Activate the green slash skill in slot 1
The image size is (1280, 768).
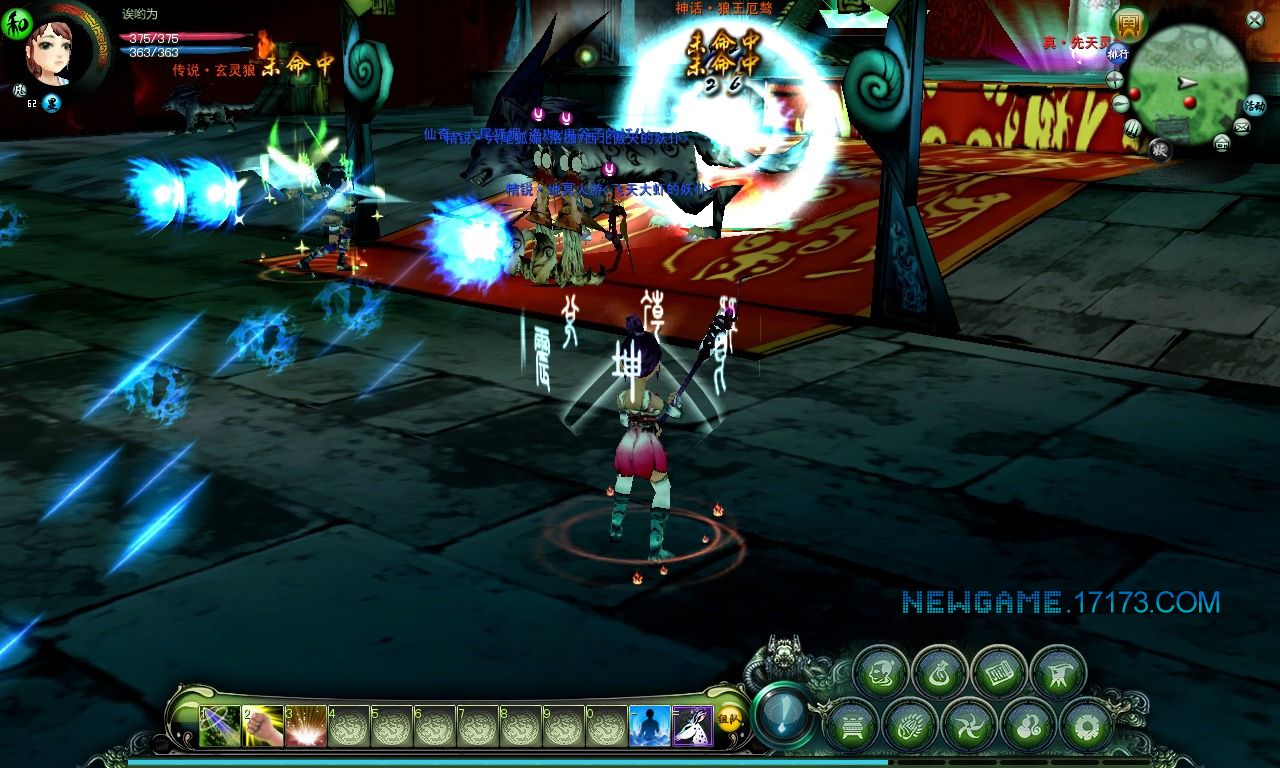click(220, 726)
